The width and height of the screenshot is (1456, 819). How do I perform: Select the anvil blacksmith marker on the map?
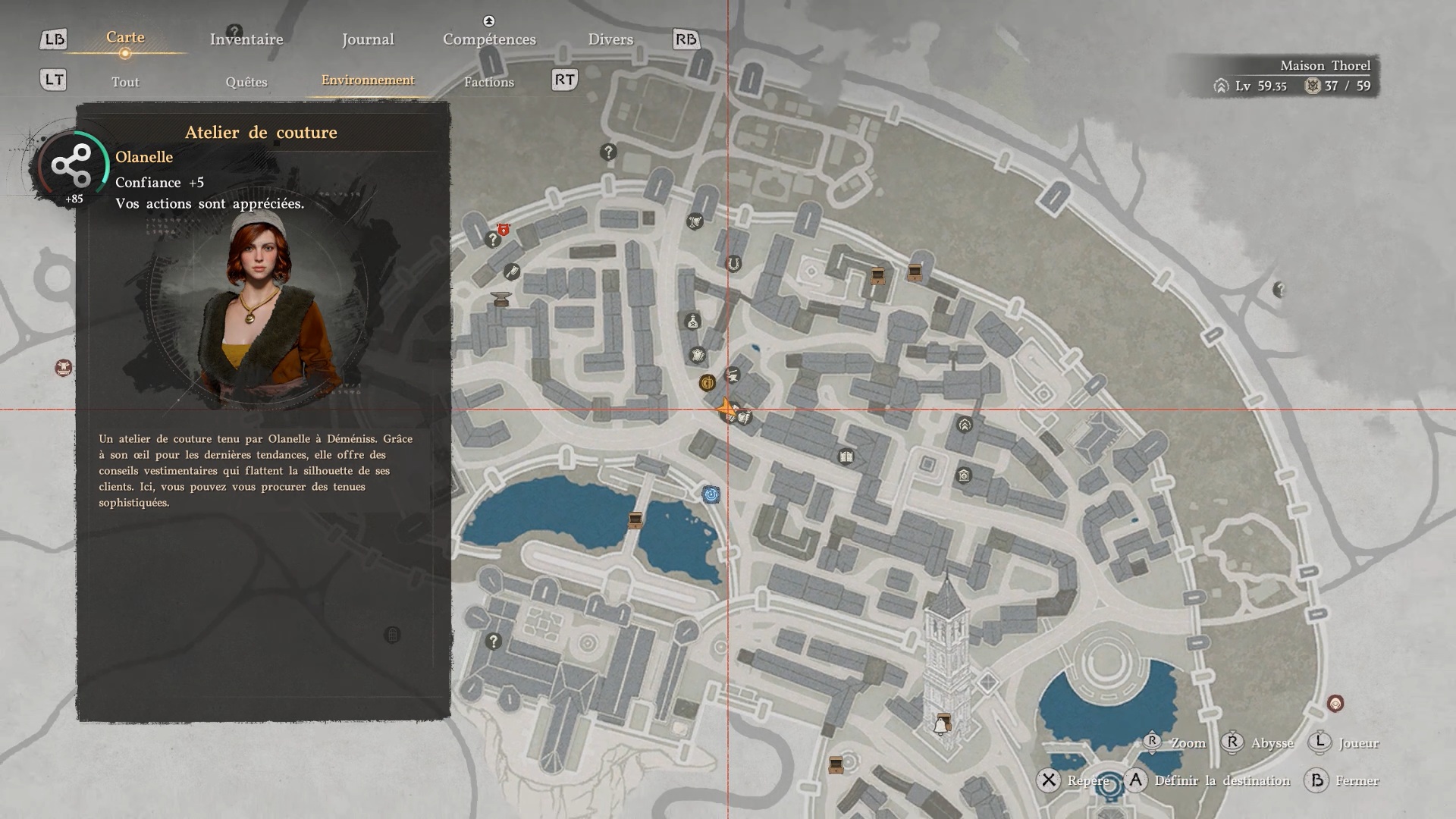pyautogui.click(x=501, y=300)
